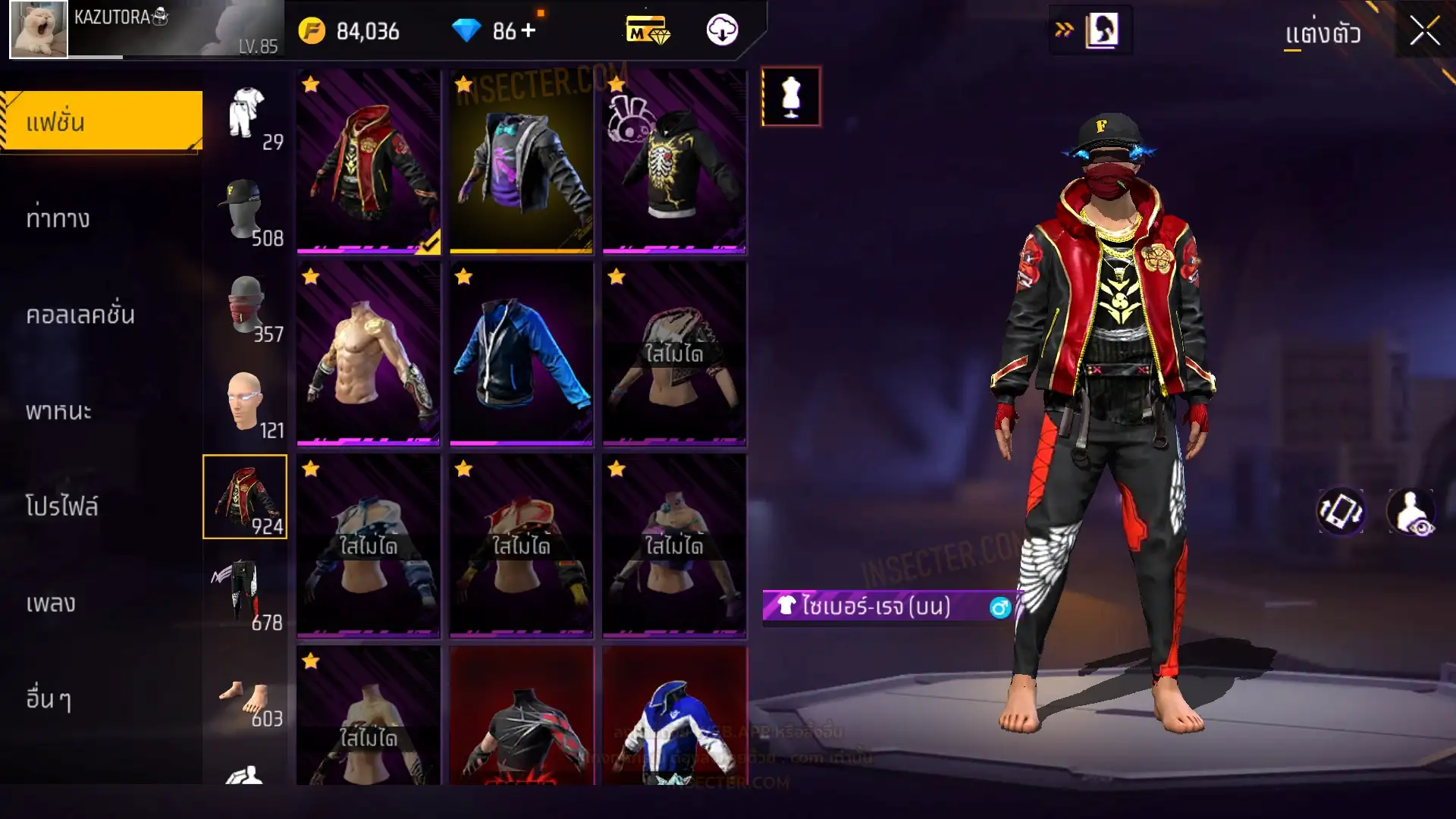Open the face mask subcategory
Viewport: 1456px width, 819px height.
(246, 307)
